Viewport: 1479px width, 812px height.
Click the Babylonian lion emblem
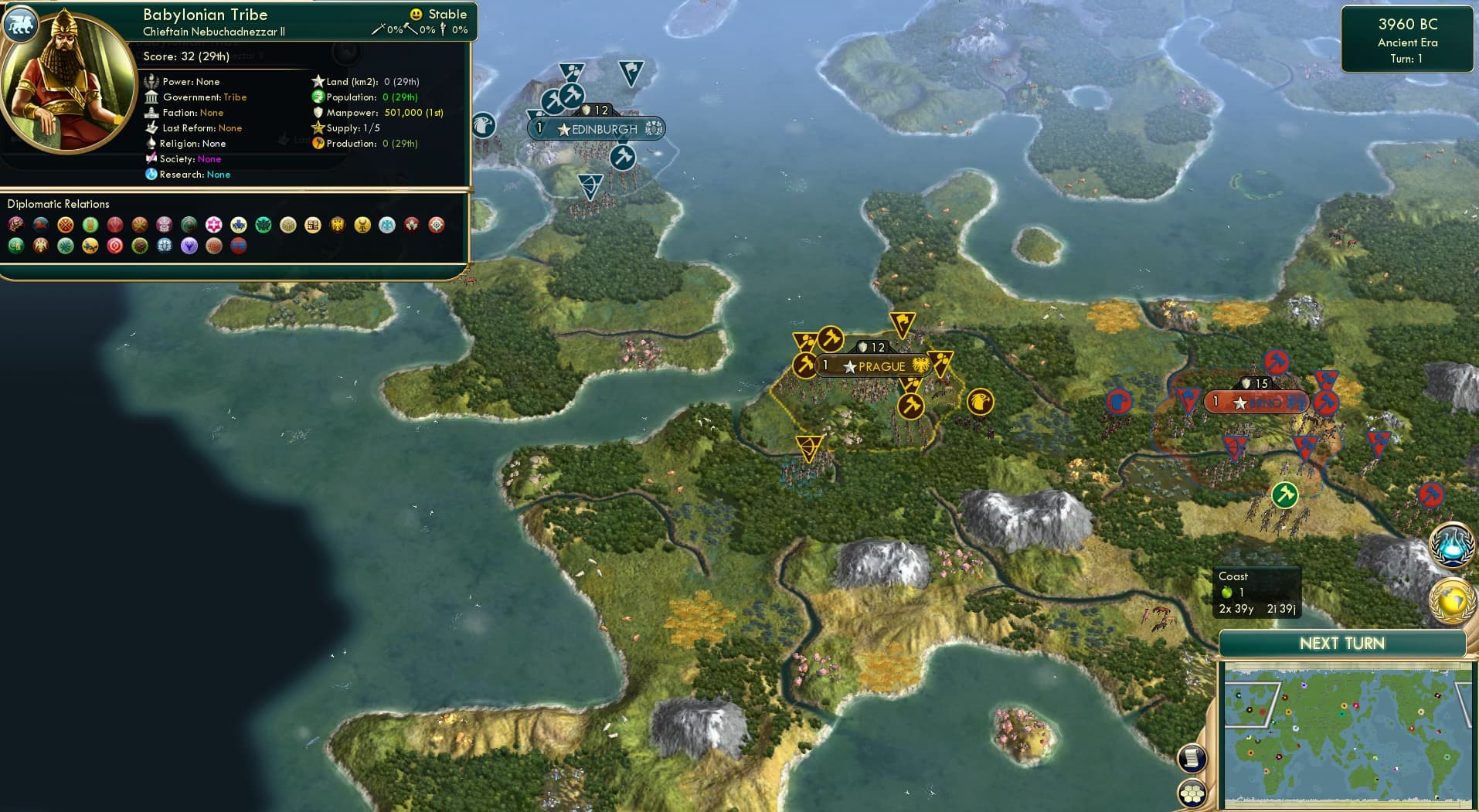click(21, 24)
